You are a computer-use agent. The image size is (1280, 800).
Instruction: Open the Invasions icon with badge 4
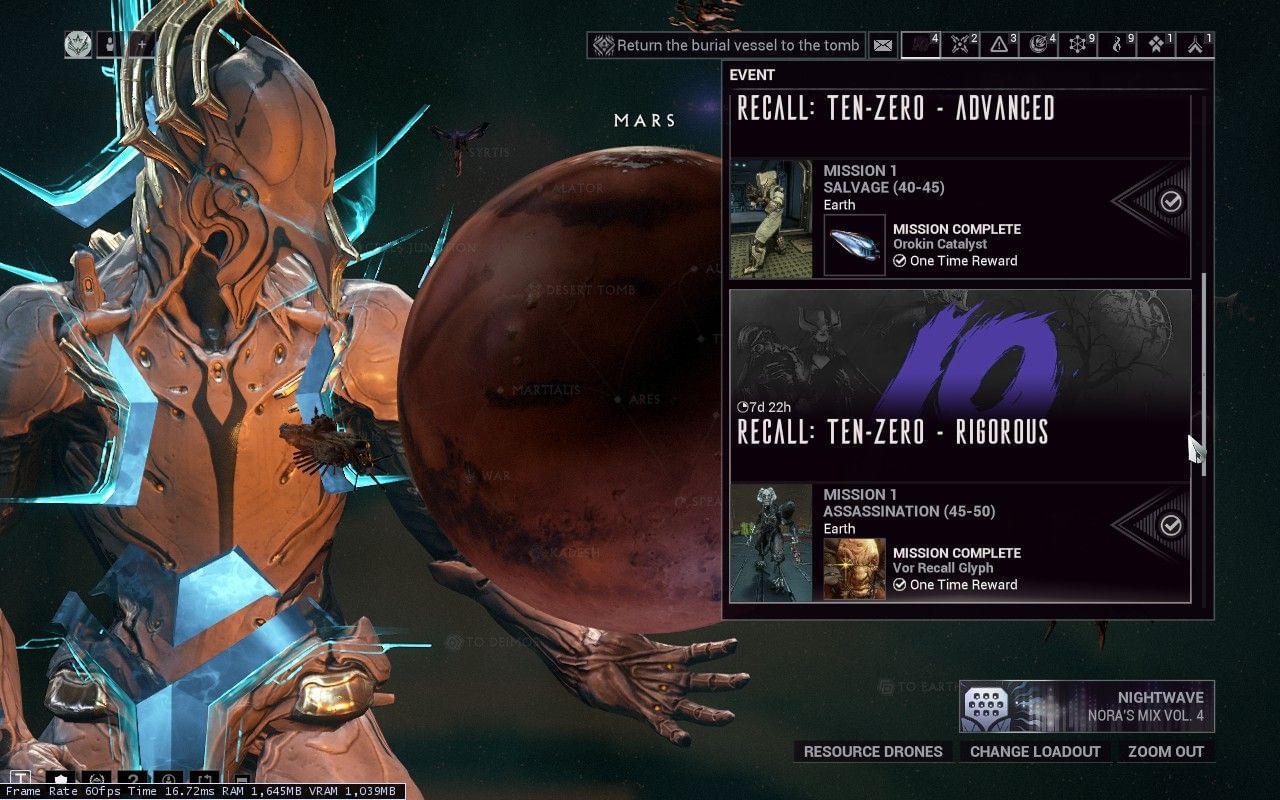1040,46
